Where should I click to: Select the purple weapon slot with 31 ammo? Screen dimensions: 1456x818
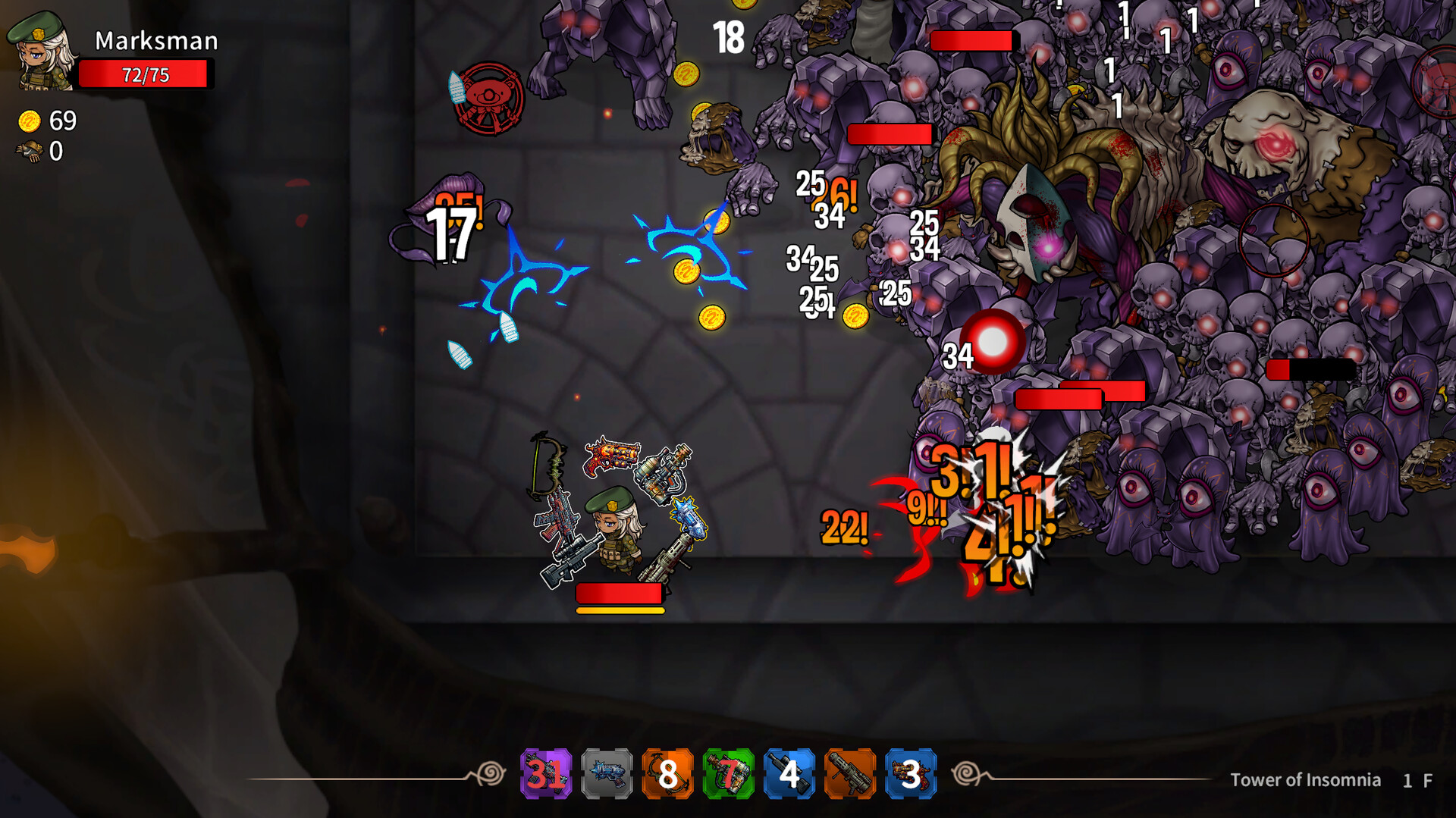[544, 775]
